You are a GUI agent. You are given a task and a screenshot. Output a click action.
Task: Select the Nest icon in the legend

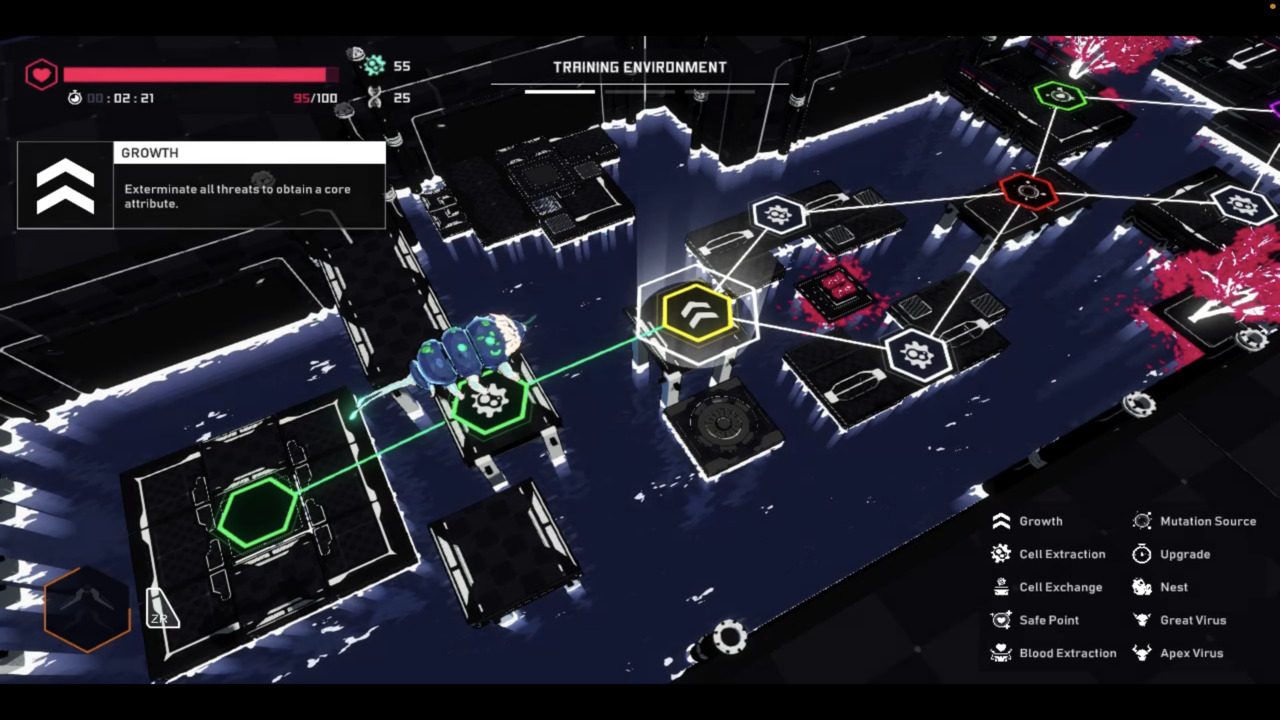(x=1142, y=587)
